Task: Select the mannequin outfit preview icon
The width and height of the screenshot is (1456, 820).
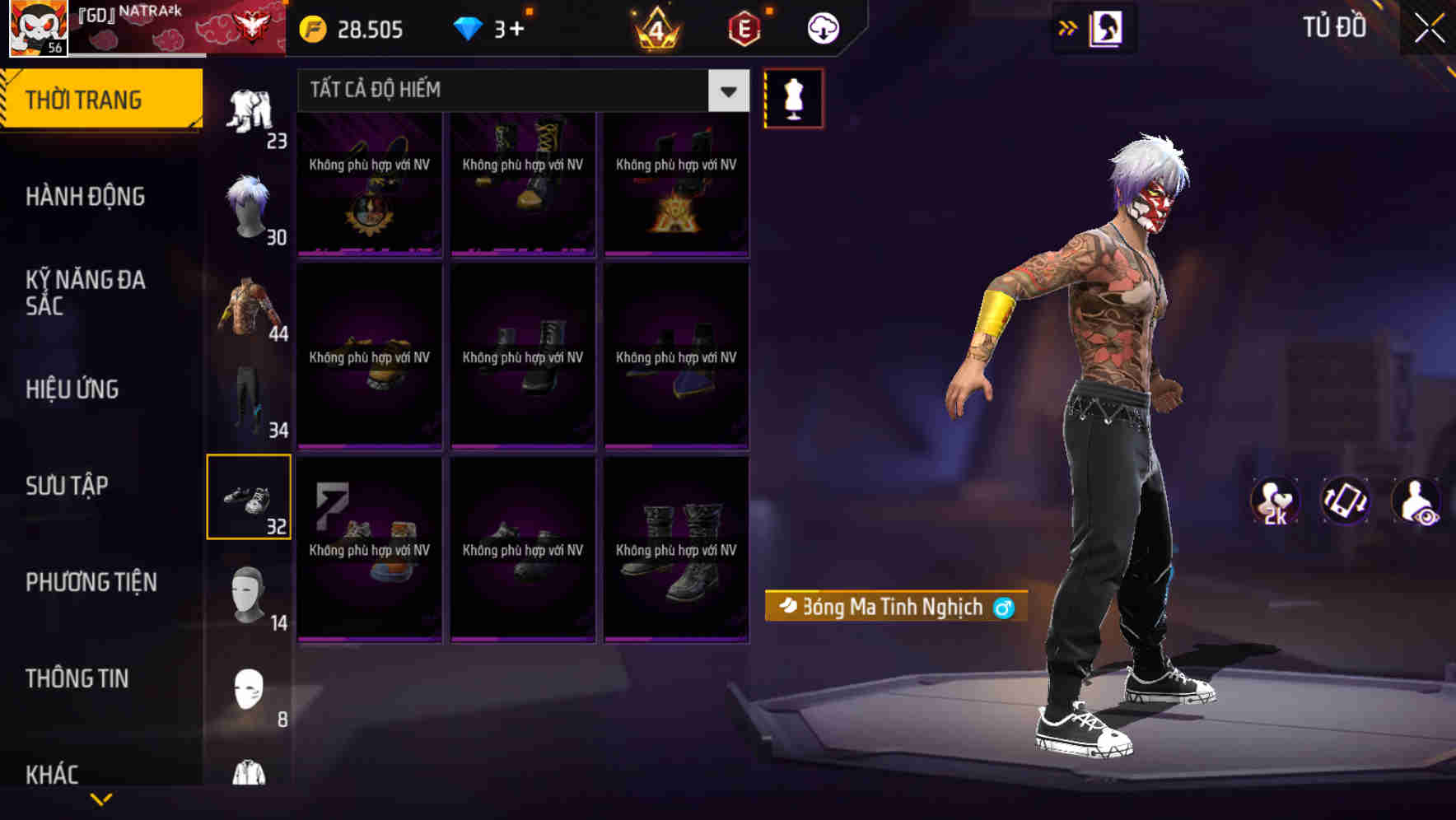Action: (793, 97)
